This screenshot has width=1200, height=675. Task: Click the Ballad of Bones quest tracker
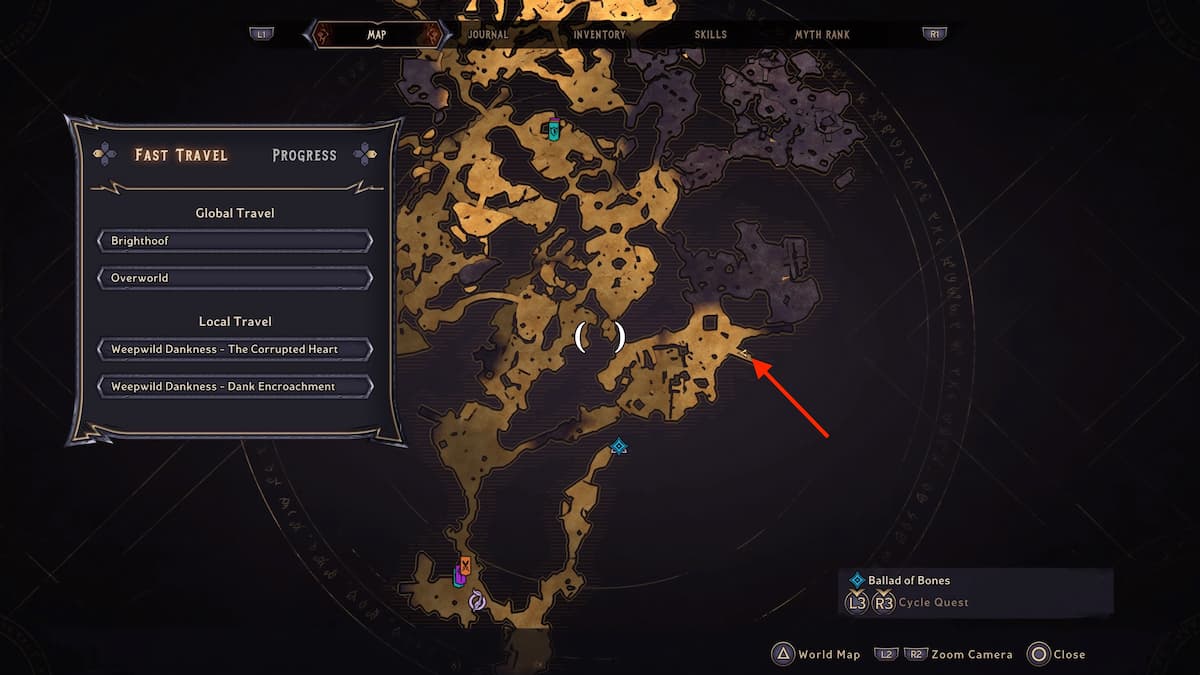(908, 580)
